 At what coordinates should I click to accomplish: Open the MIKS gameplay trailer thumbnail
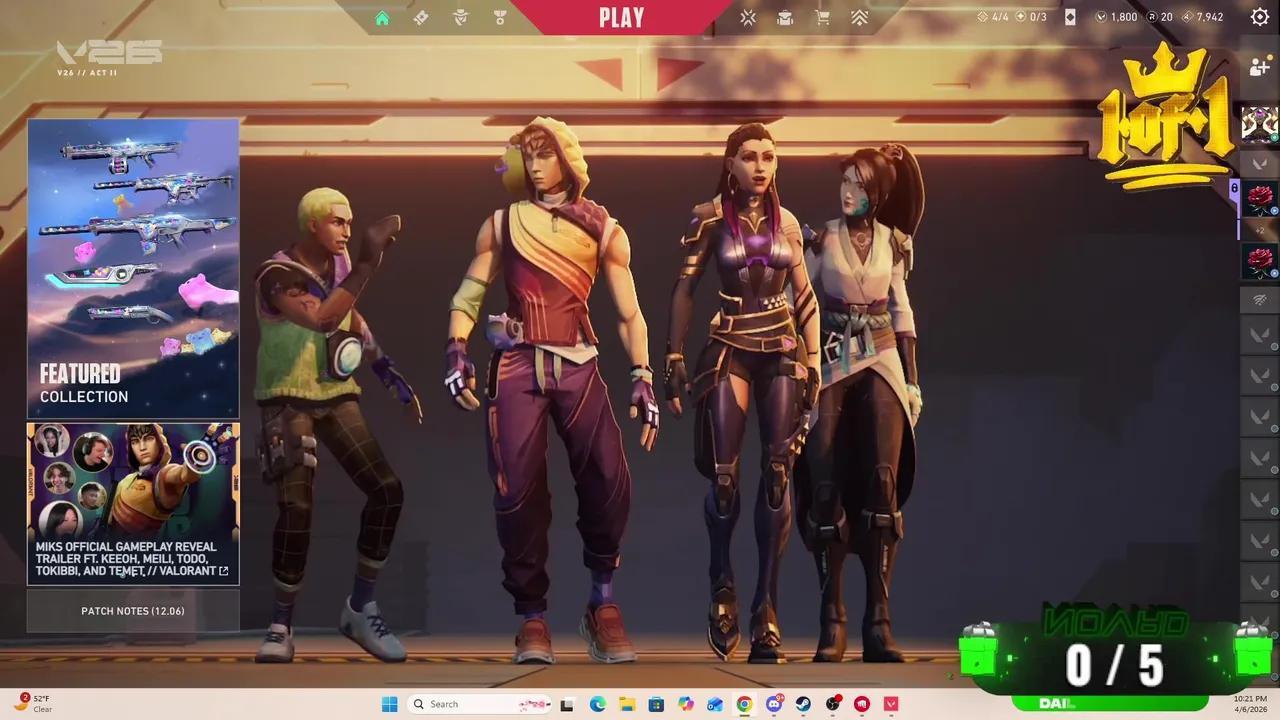pyautogui.click(x=133, y=490)
